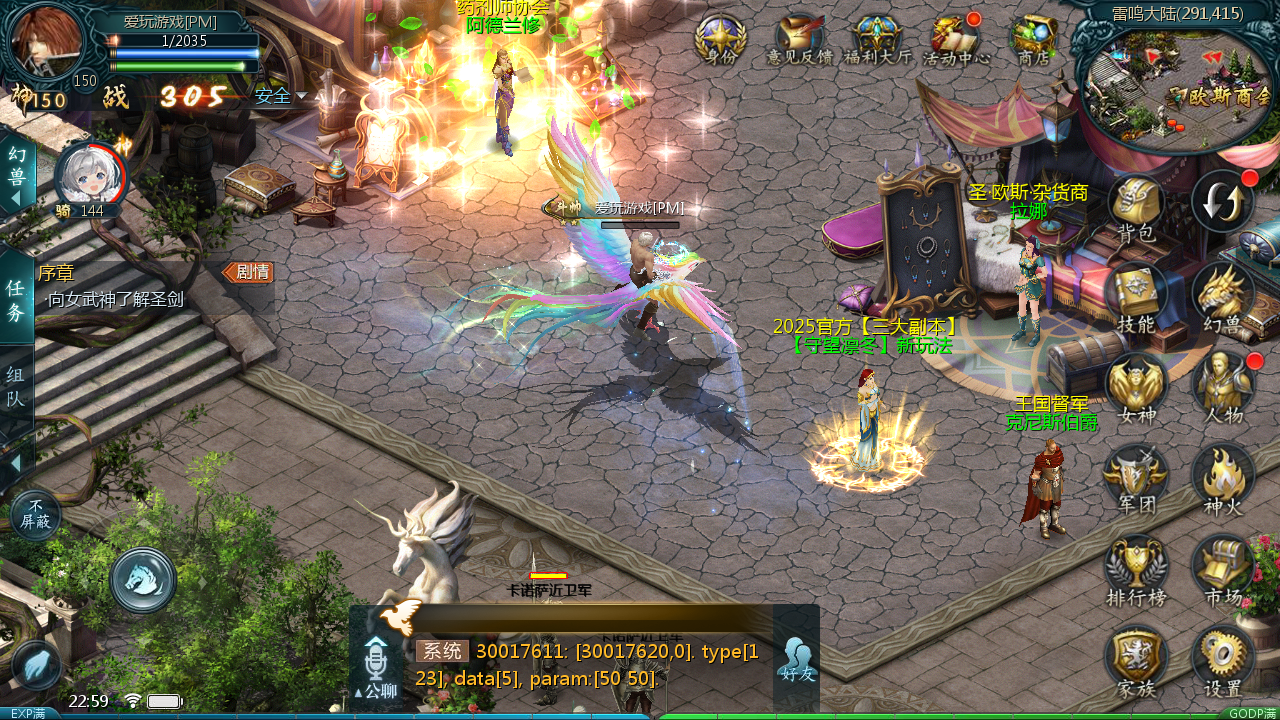Open the 福利大厅 welfare hall
1280x720 pixels.
pos(878,38)
